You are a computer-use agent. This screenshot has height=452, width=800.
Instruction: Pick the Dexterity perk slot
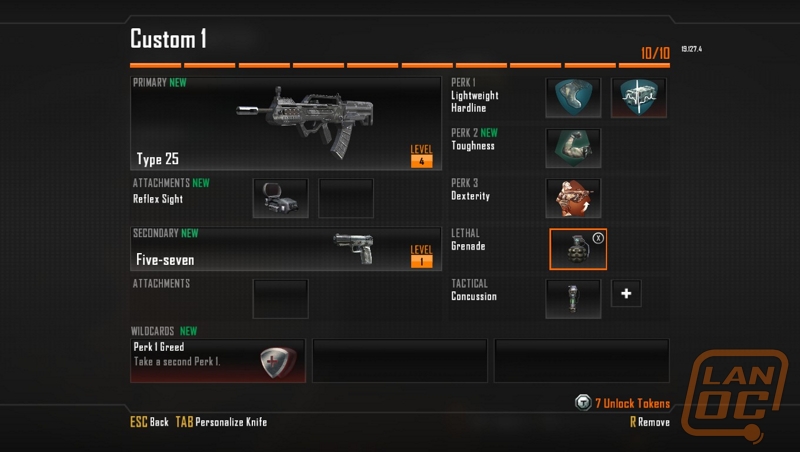coord(573,198)
